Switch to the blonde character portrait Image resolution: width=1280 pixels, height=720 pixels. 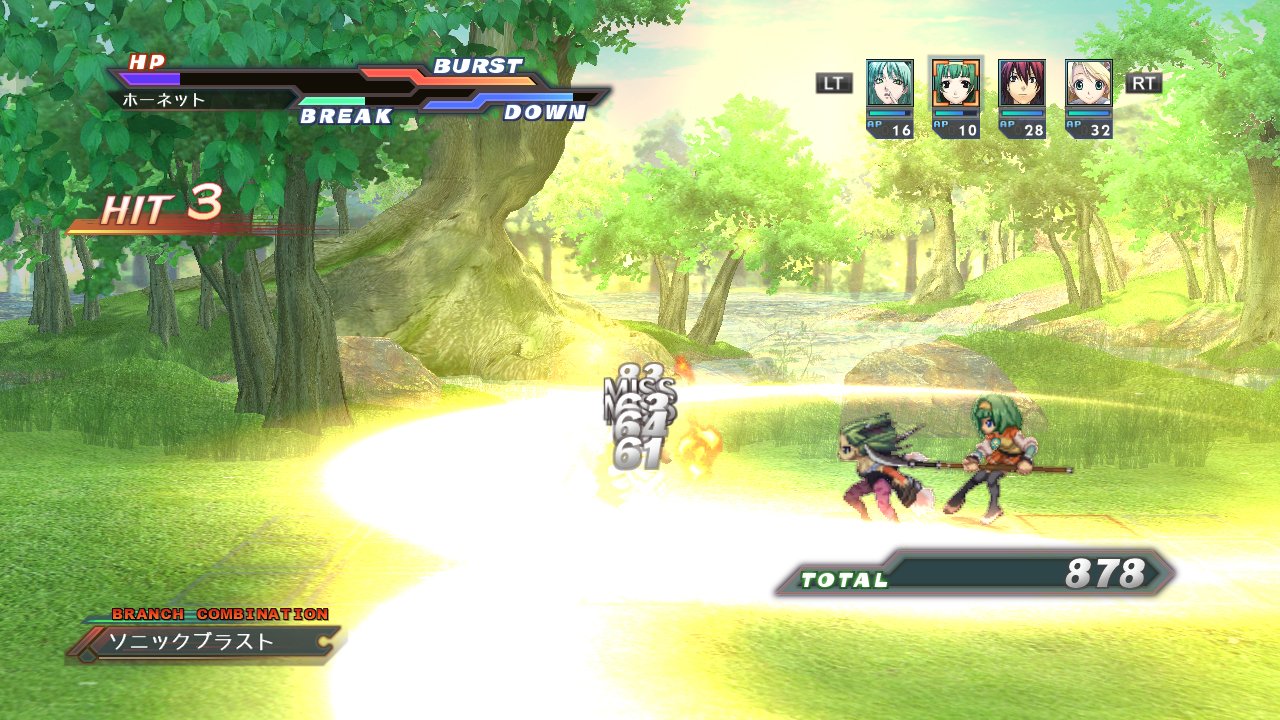tap(1088, 83)
